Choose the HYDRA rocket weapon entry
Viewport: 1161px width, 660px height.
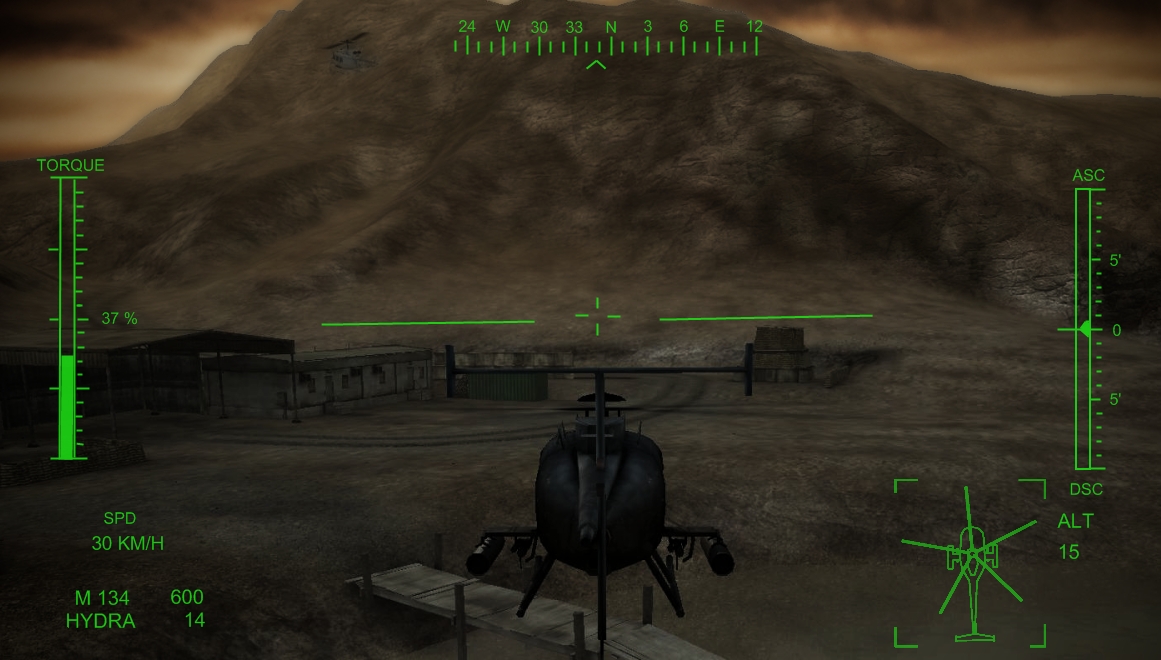[x=100, y=620]
